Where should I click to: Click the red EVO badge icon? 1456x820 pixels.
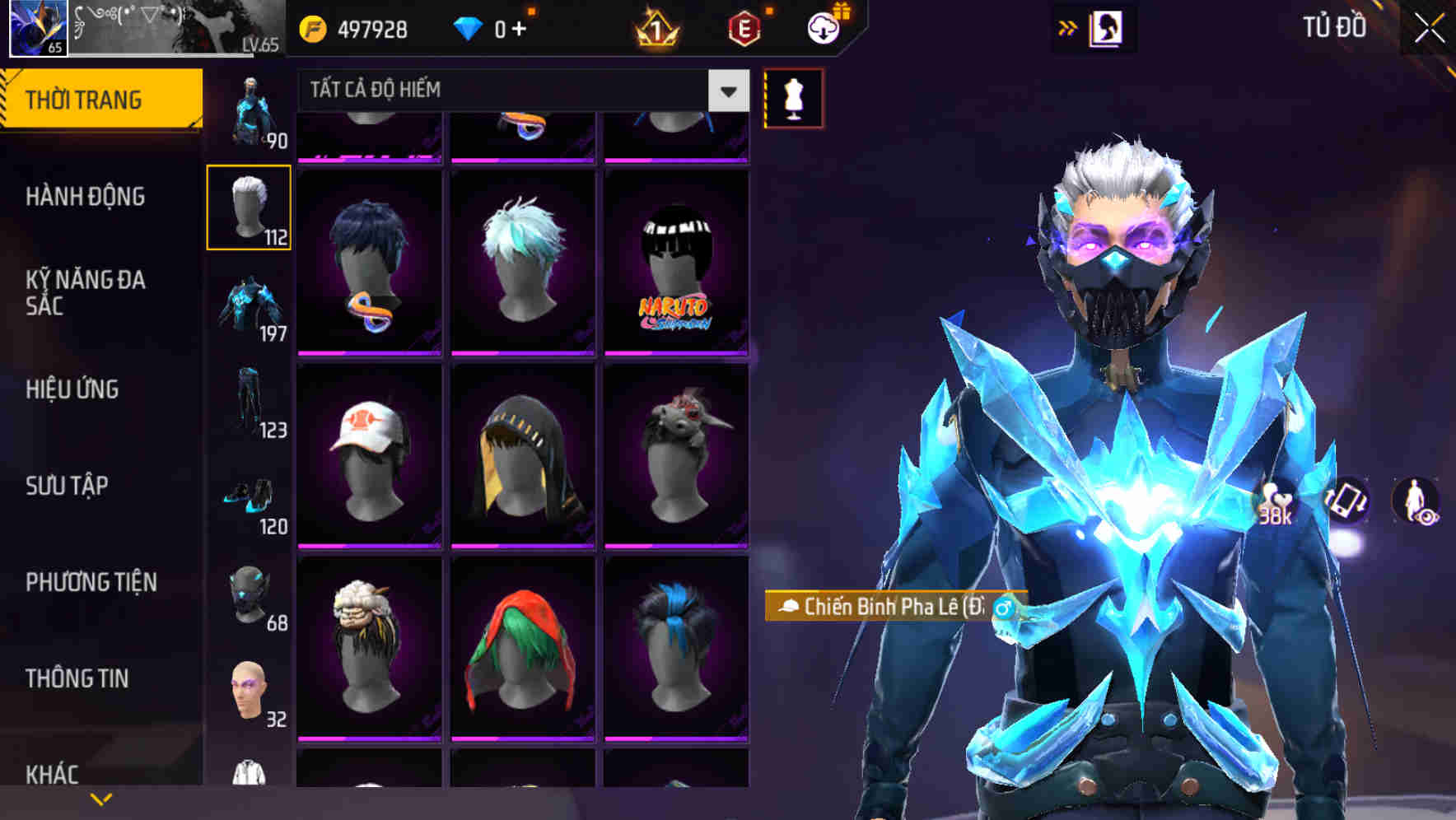pos(744,27)
